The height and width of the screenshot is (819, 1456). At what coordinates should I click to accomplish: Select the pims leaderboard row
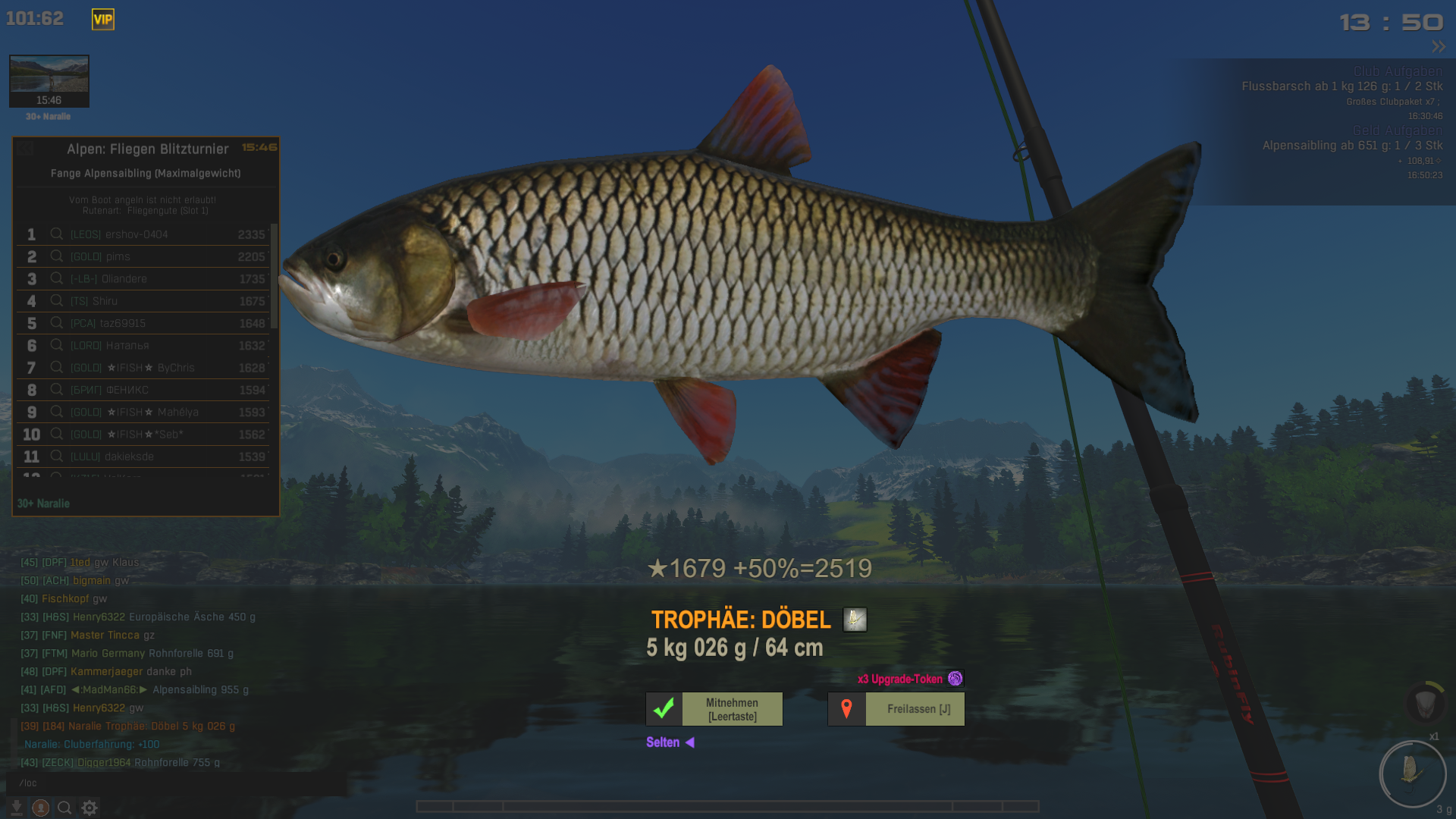(x=144, y=256)
